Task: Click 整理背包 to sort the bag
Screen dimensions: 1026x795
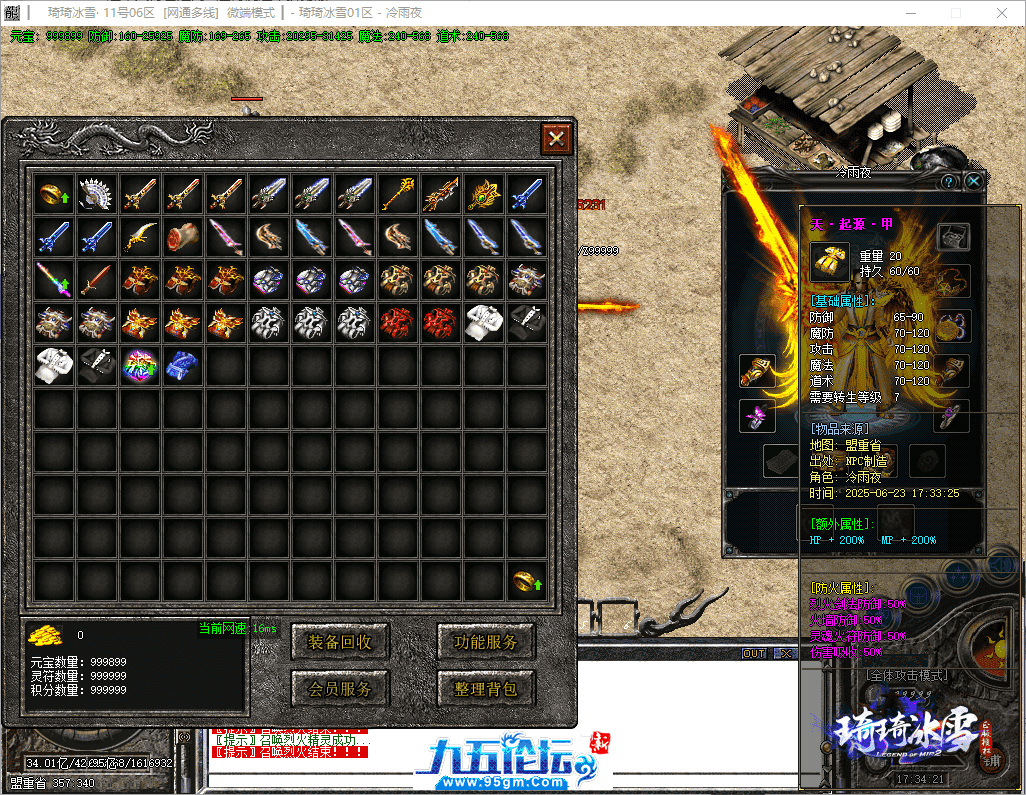Action: coord(486,688)
